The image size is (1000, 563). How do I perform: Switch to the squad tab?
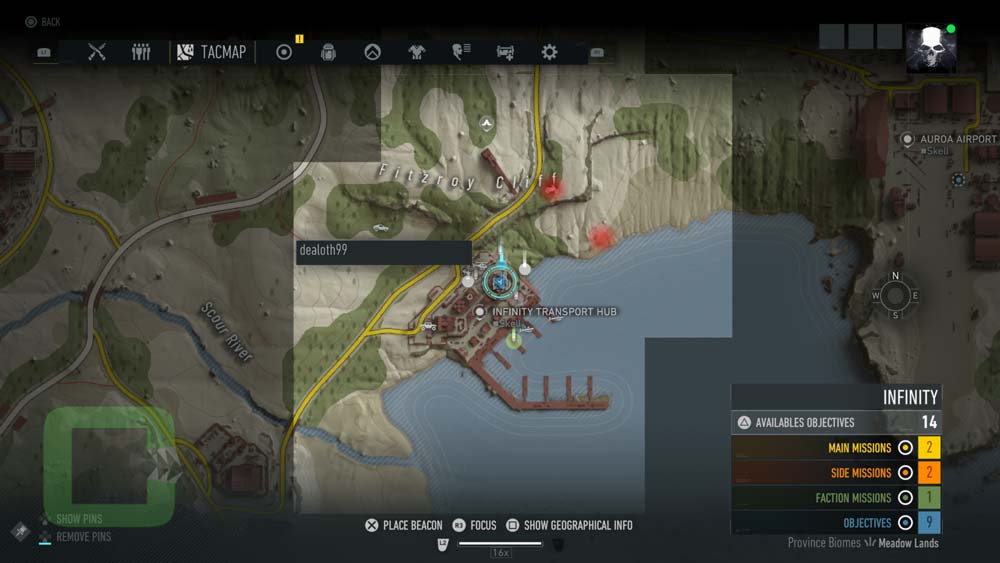(141, 52)
